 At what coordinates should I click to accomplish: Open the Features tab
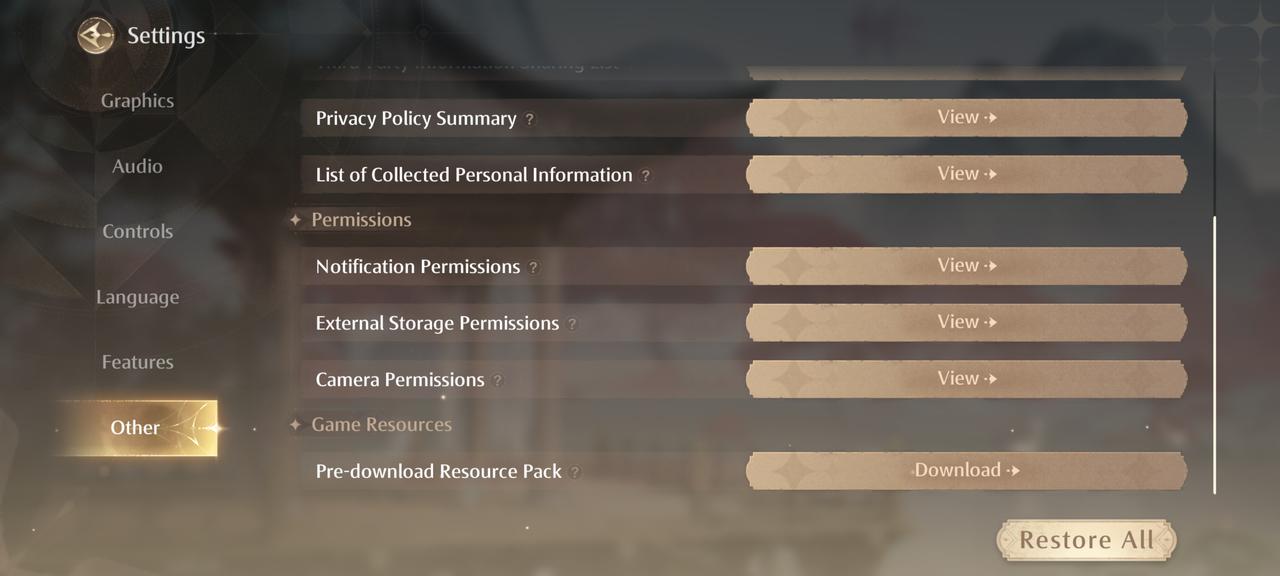(x=137, y=363)
